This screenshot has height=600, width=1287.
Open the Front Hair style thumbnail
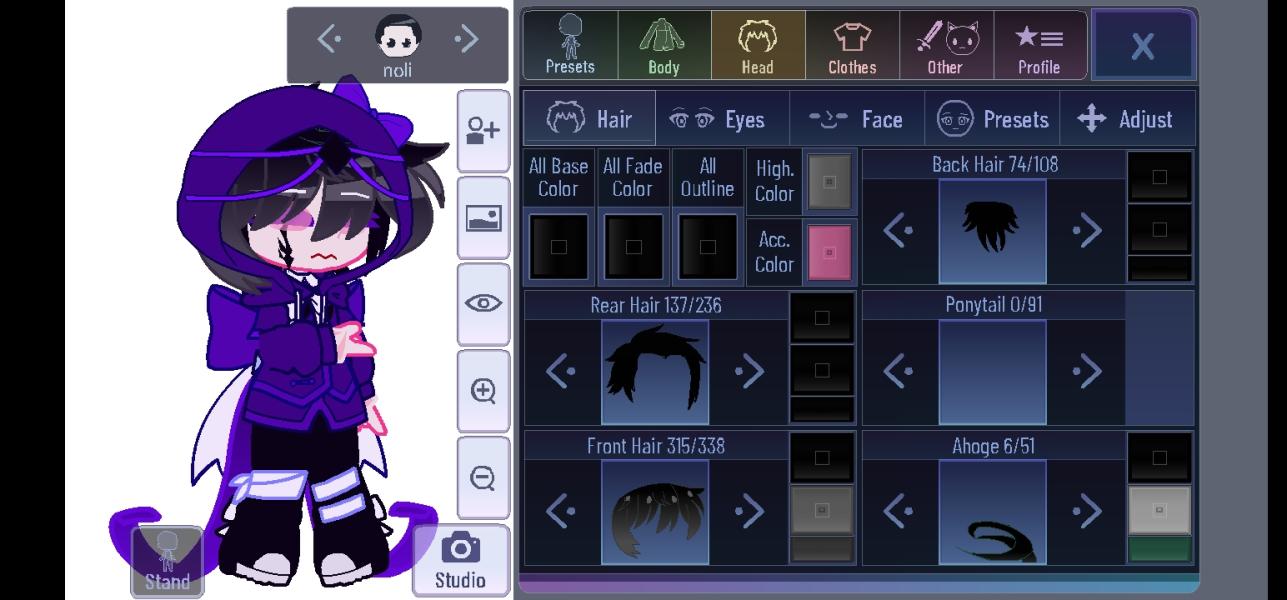[655, 512]
